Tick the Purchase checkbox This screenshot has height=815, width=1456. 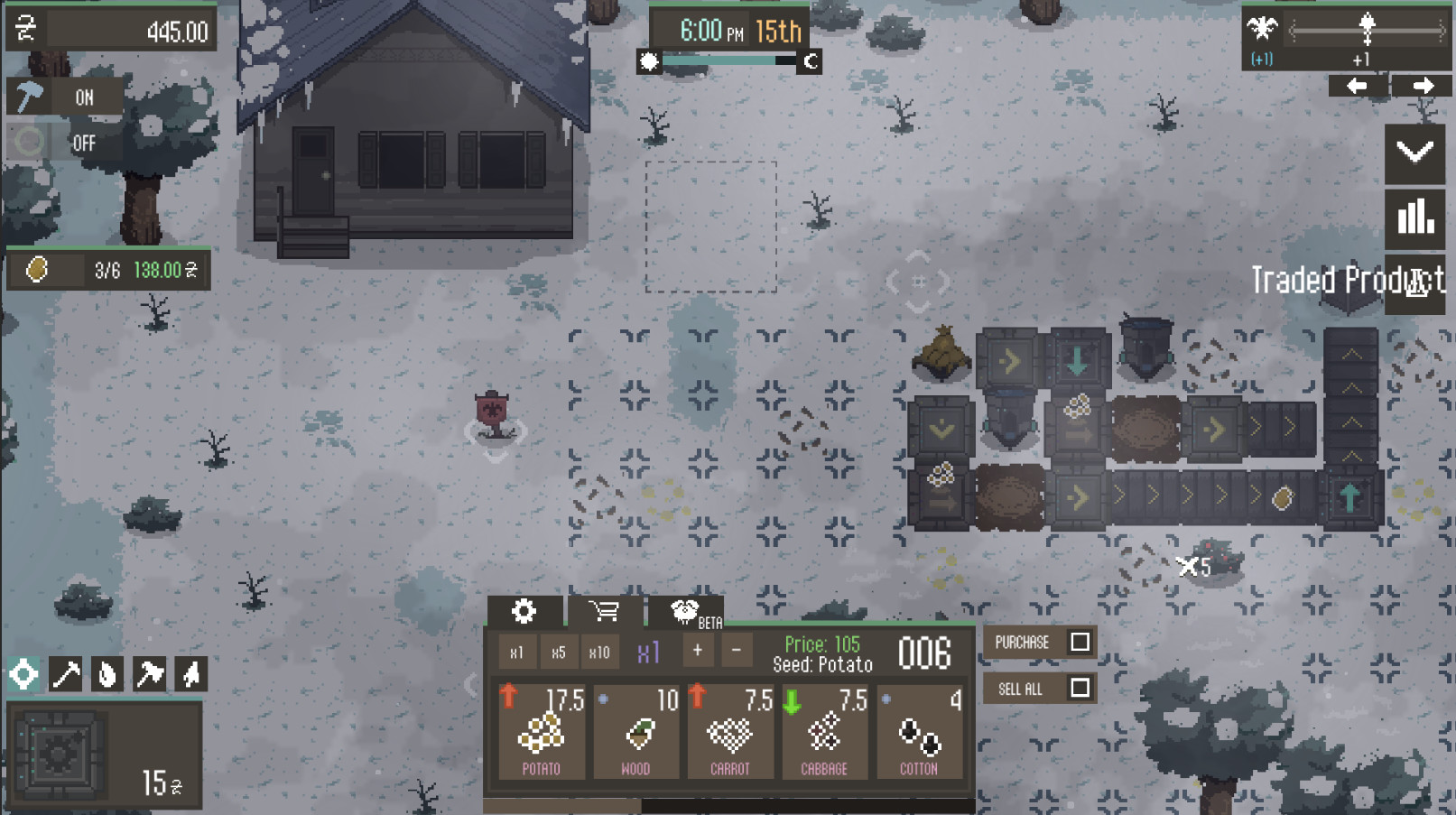coord(1080,642)
